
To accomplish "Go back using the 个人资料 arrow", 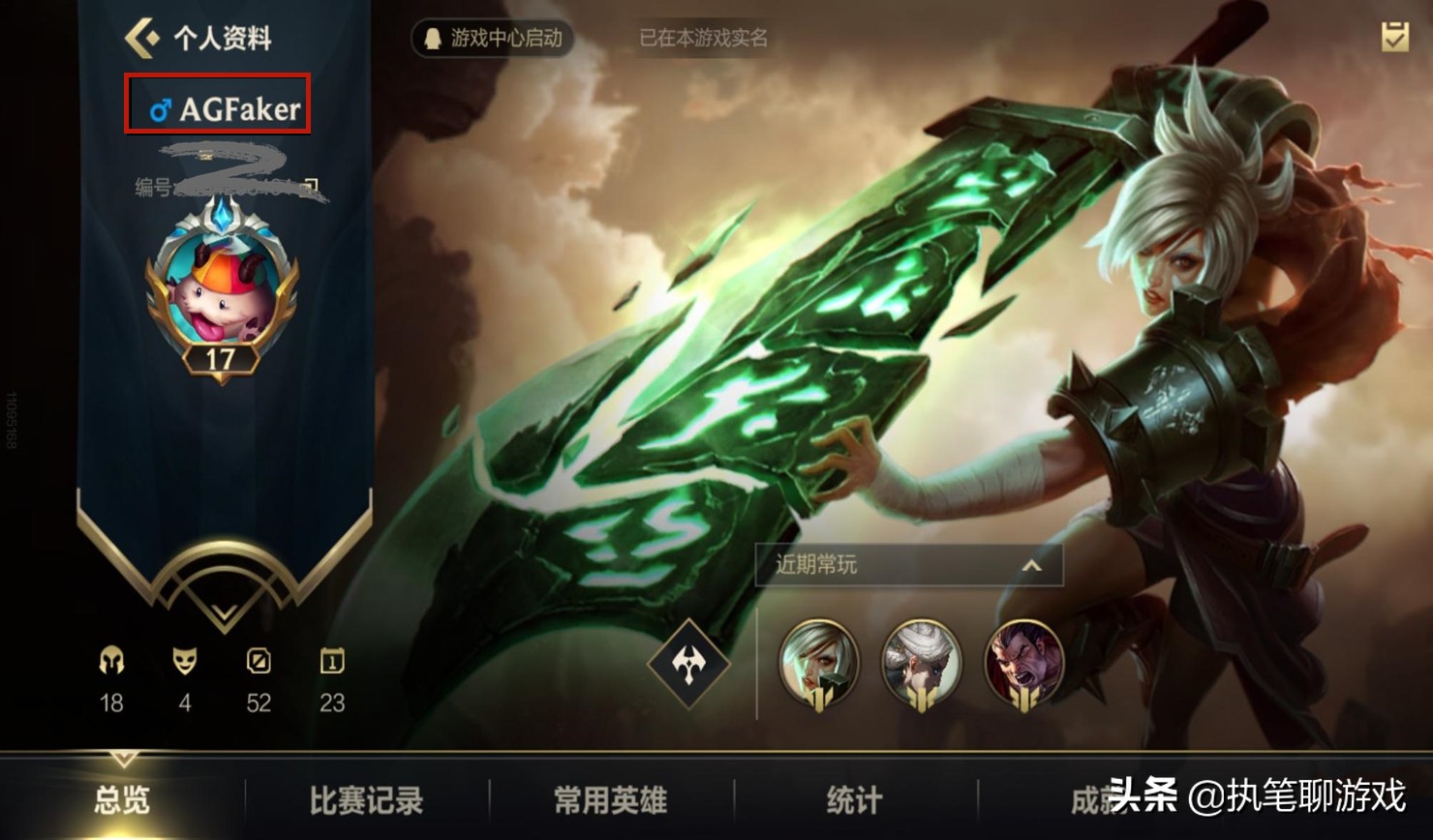I will tap(143, 39).
